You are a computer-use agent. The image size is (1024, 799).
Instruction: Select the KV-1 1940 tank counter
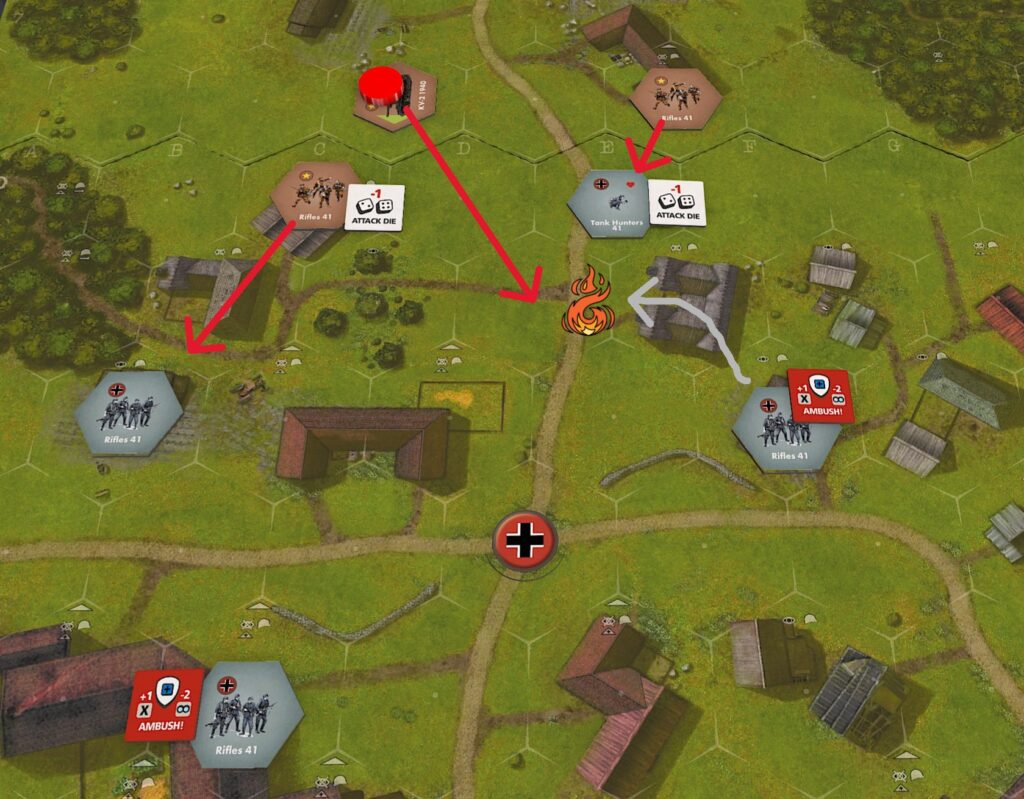point(400,96)
